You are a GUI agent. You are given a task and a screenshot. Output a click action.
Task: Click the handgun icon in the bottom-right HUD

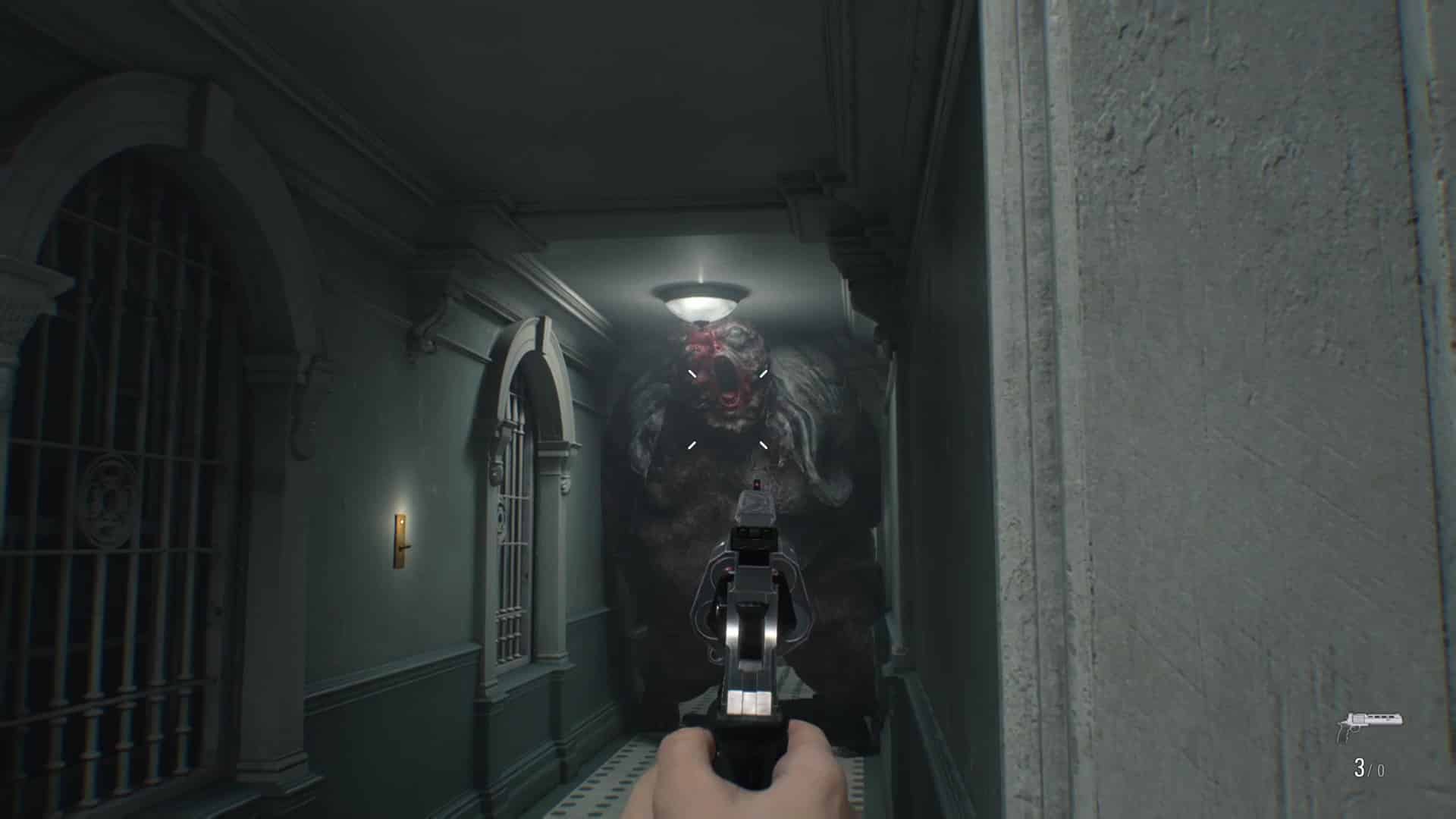click(1369, 724)
